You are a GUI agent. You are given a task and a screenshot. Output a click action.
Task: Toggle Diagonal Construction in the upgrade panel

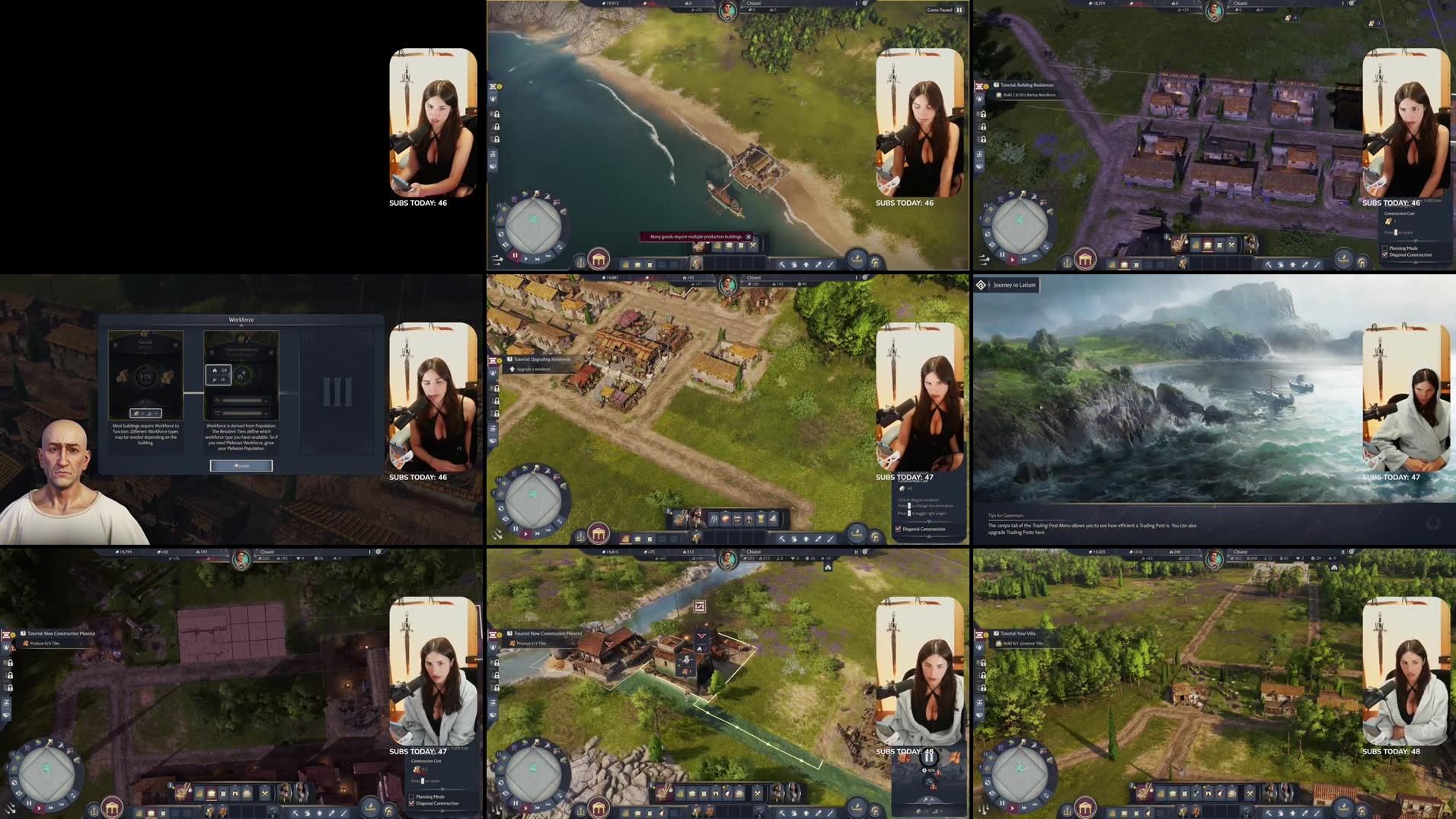click(898, 529)
